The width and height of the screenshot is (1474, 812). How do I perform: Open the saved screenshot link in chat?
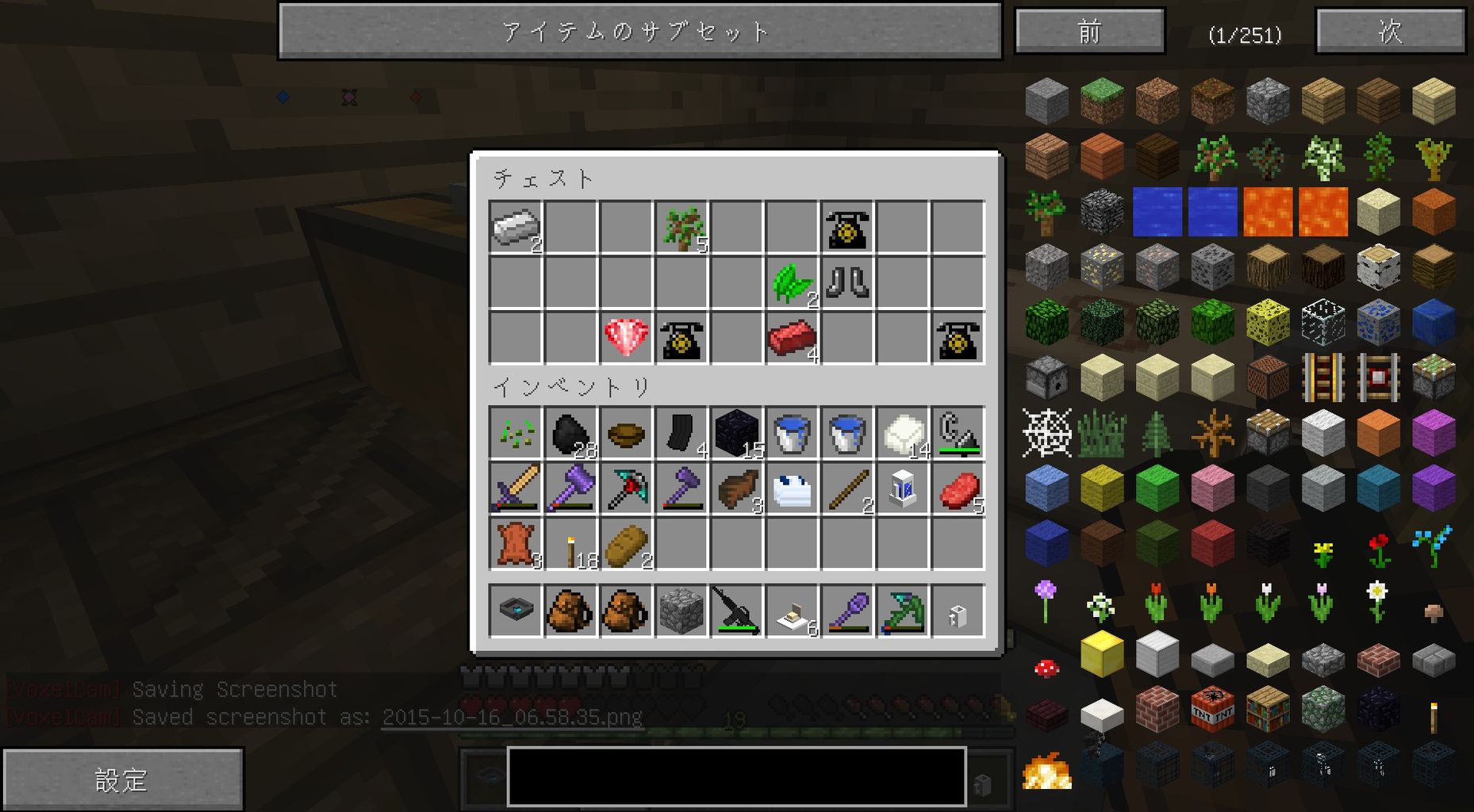click(511, 716)
